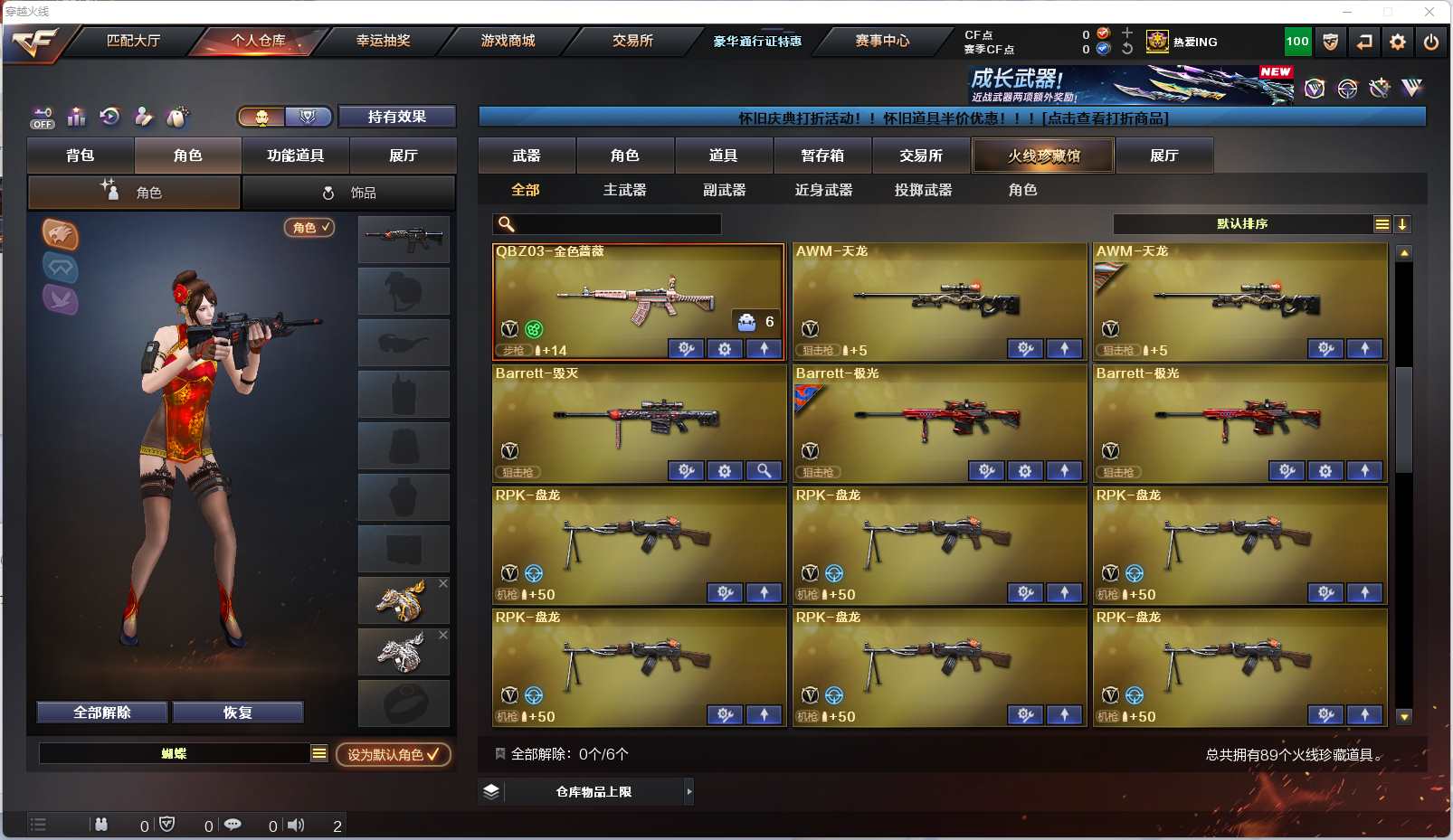Filter by 近身武器 melee weapons
1453x840 pixels.
[x=823, y=190]
